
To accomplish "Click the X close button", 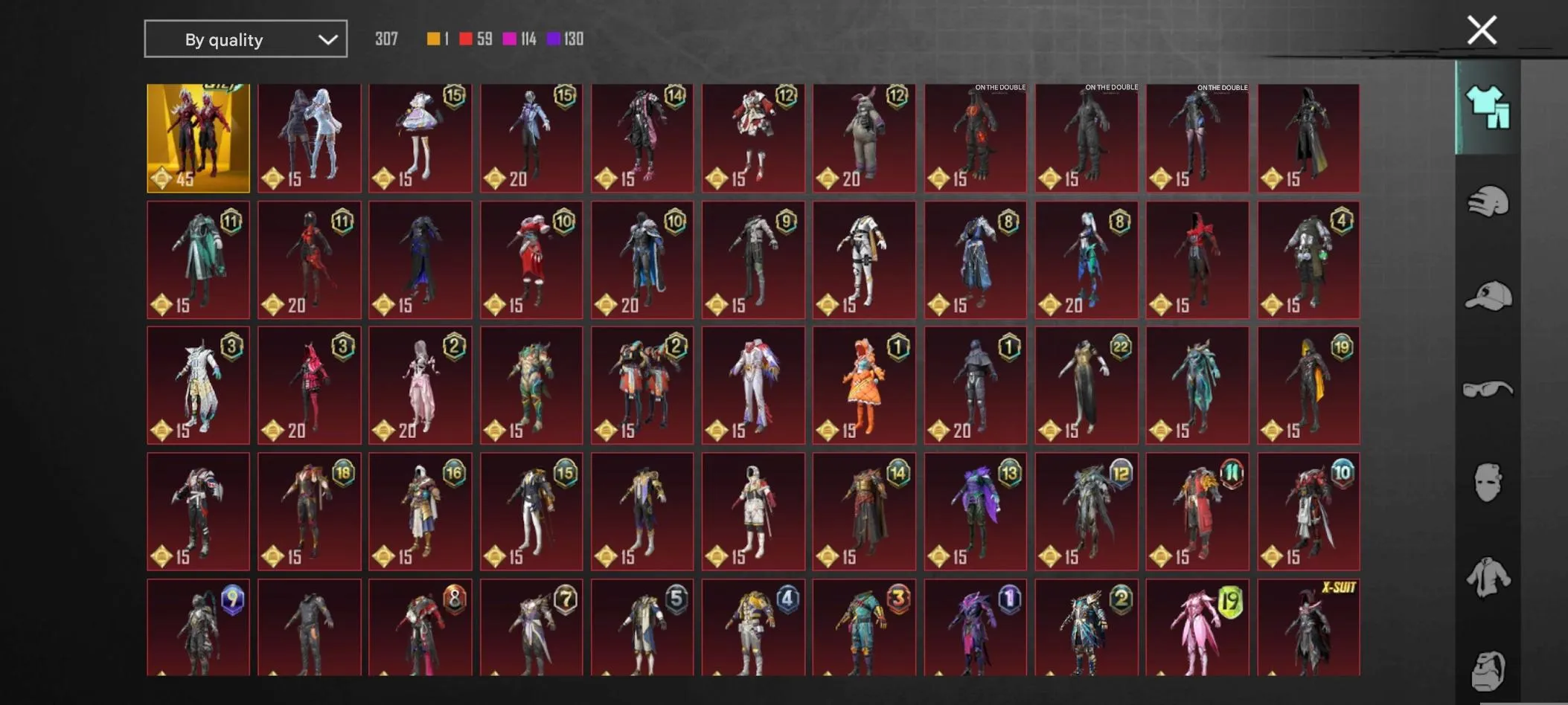I will pos(1482,30).
